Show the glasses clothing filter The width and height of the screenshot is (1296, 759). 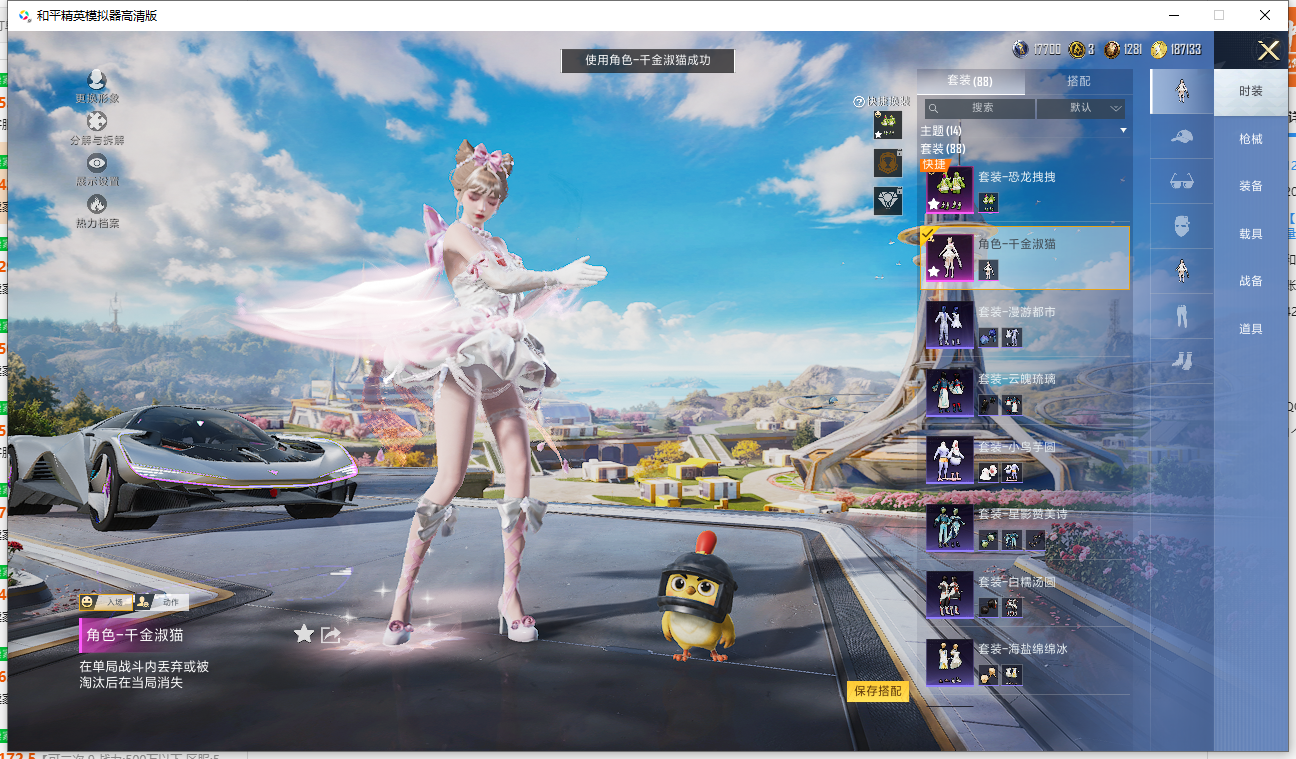(x=1181, y=182)
